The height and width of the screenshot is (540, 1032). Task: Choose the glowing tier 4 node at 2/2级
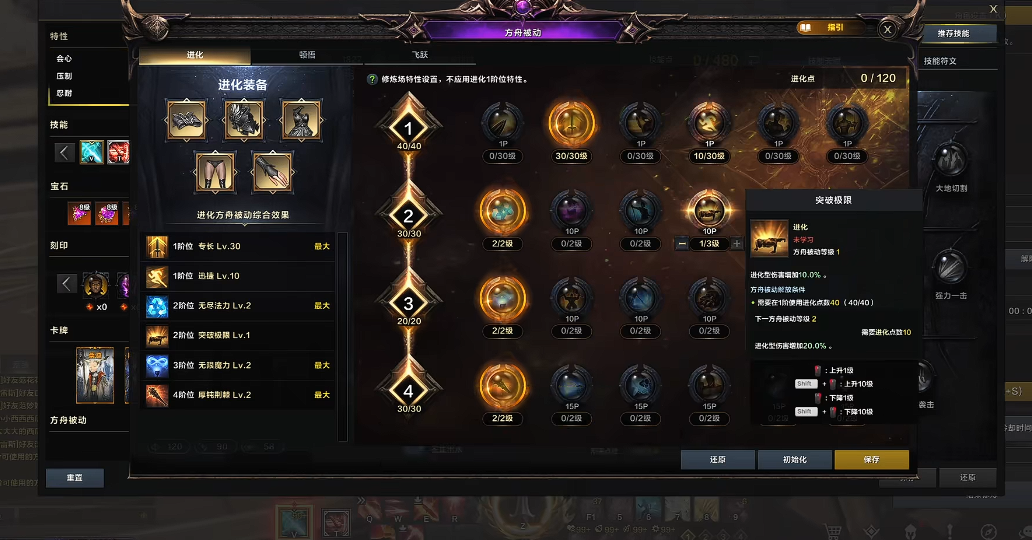(x=503, y=385)
